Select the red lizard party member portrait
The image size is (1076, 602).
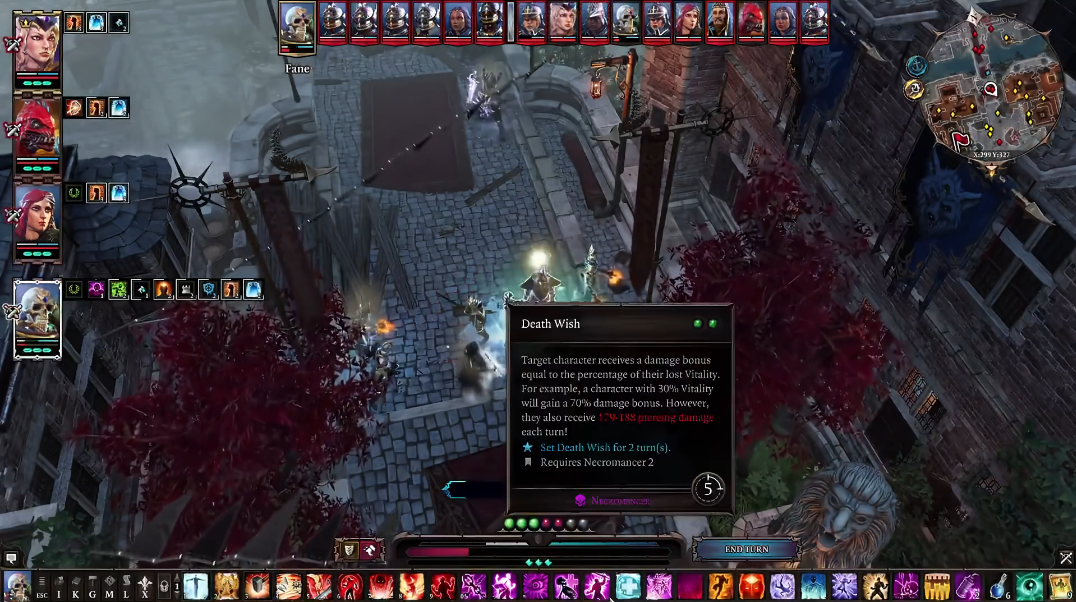click(38, 129)
